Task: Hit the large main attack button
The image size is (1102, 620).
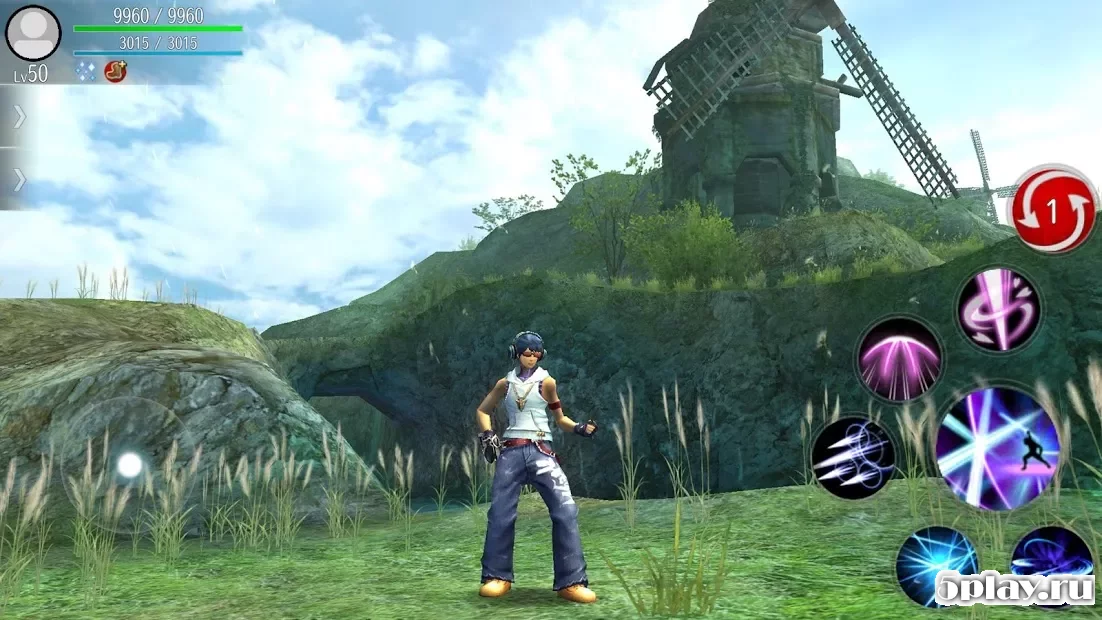Action: 996,449
